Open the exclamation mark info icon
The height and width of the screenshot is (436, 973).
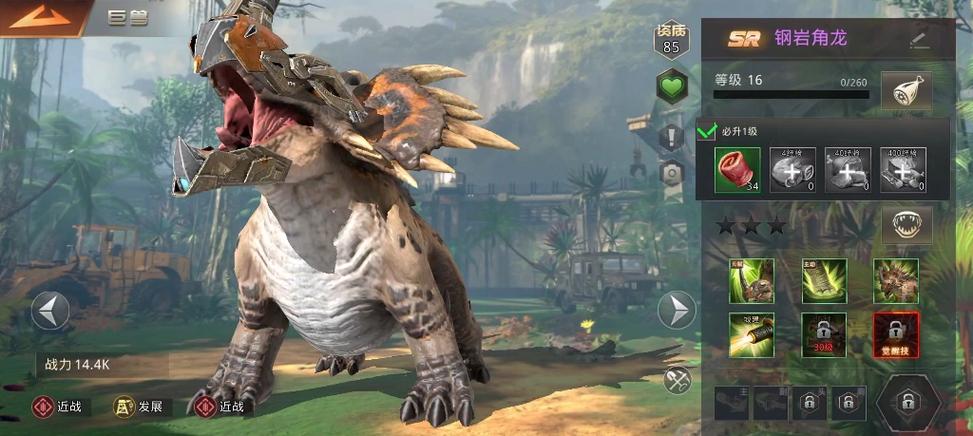coord(671,135)
